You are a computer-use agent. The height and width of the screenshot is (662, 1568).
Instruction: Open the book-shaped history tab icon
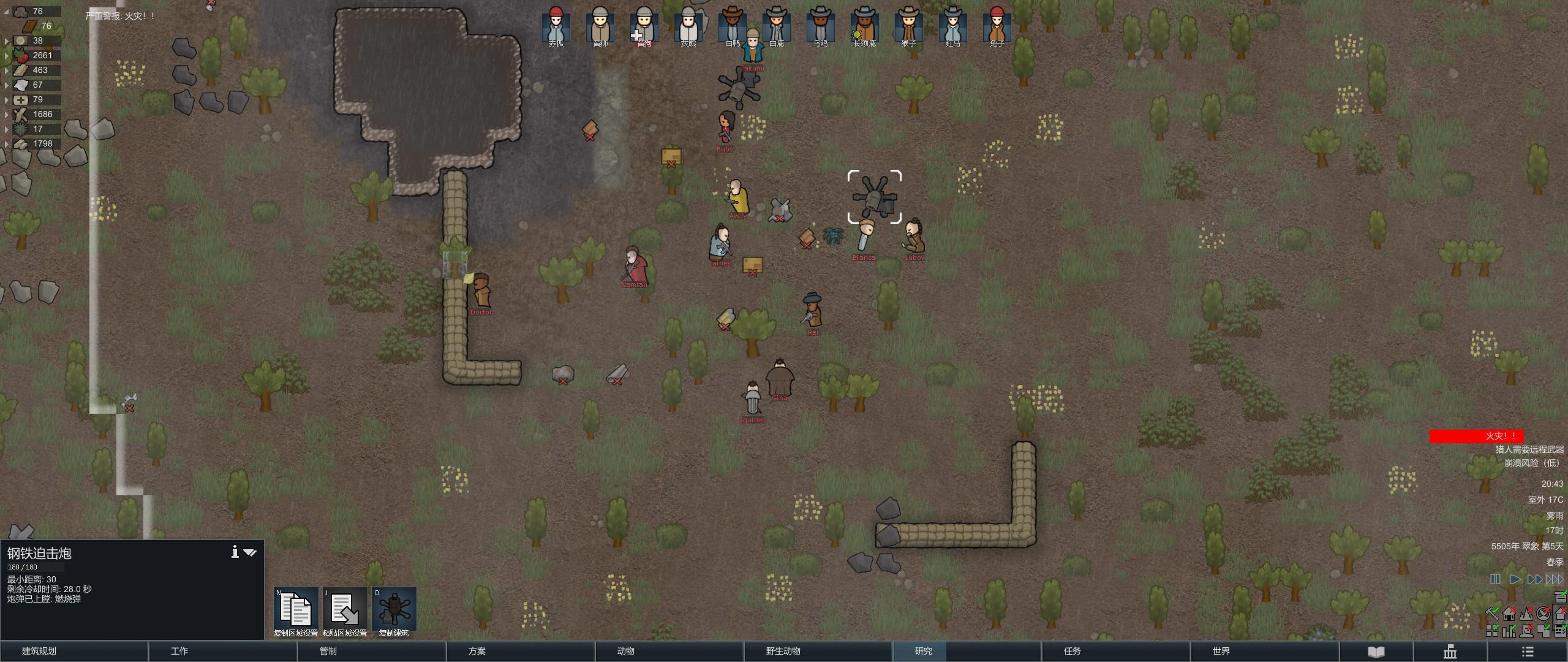pos(1376,651)
